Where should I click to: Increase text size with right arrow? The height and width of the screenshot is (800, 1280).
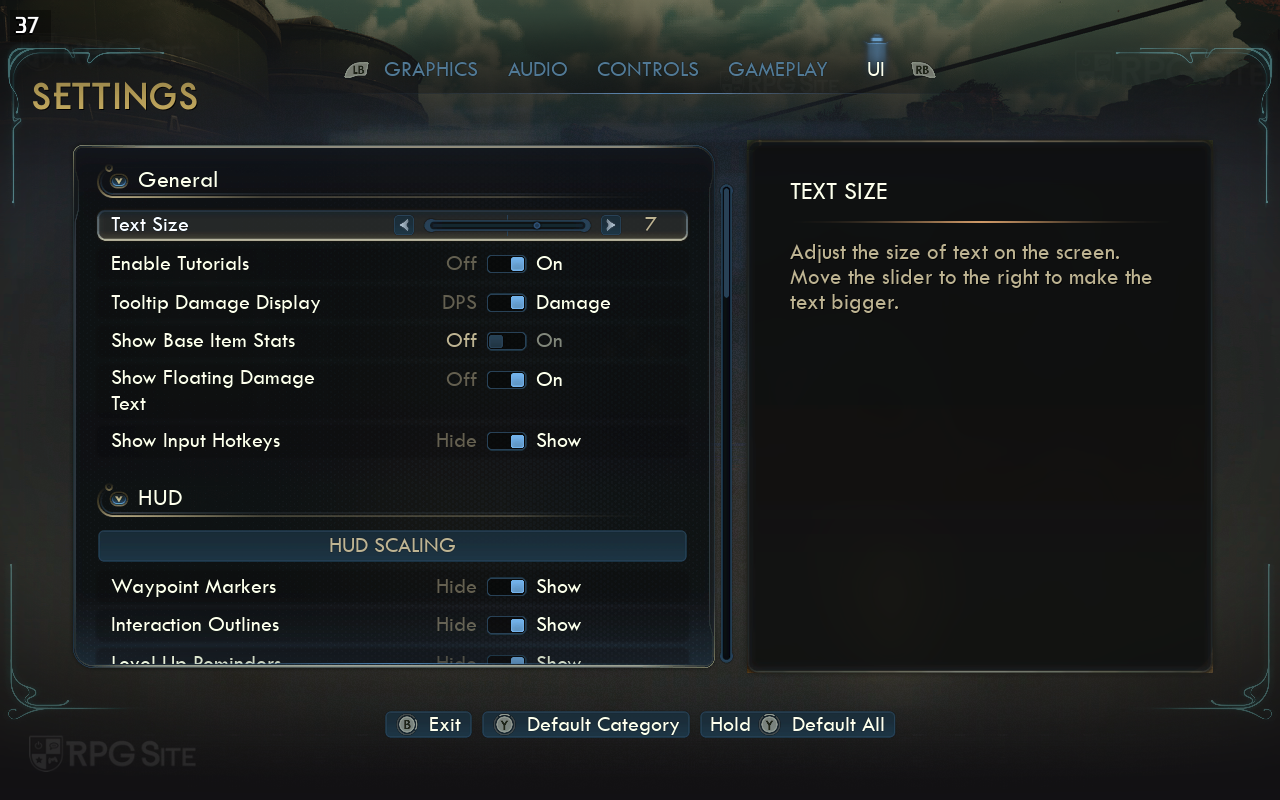(x=611, y=225)
